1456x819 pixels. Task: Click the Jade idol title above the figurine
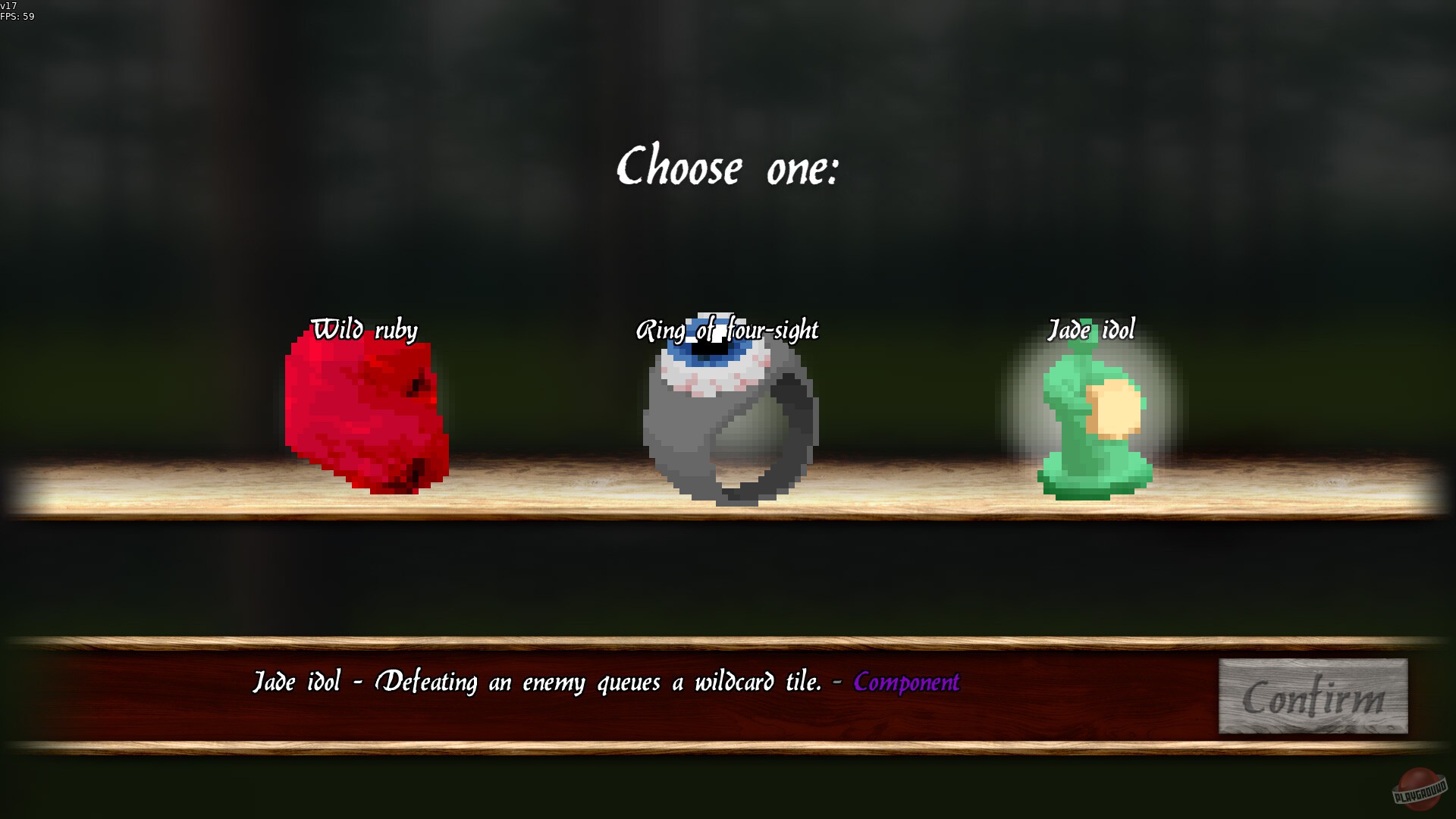tap(1092, 329)
